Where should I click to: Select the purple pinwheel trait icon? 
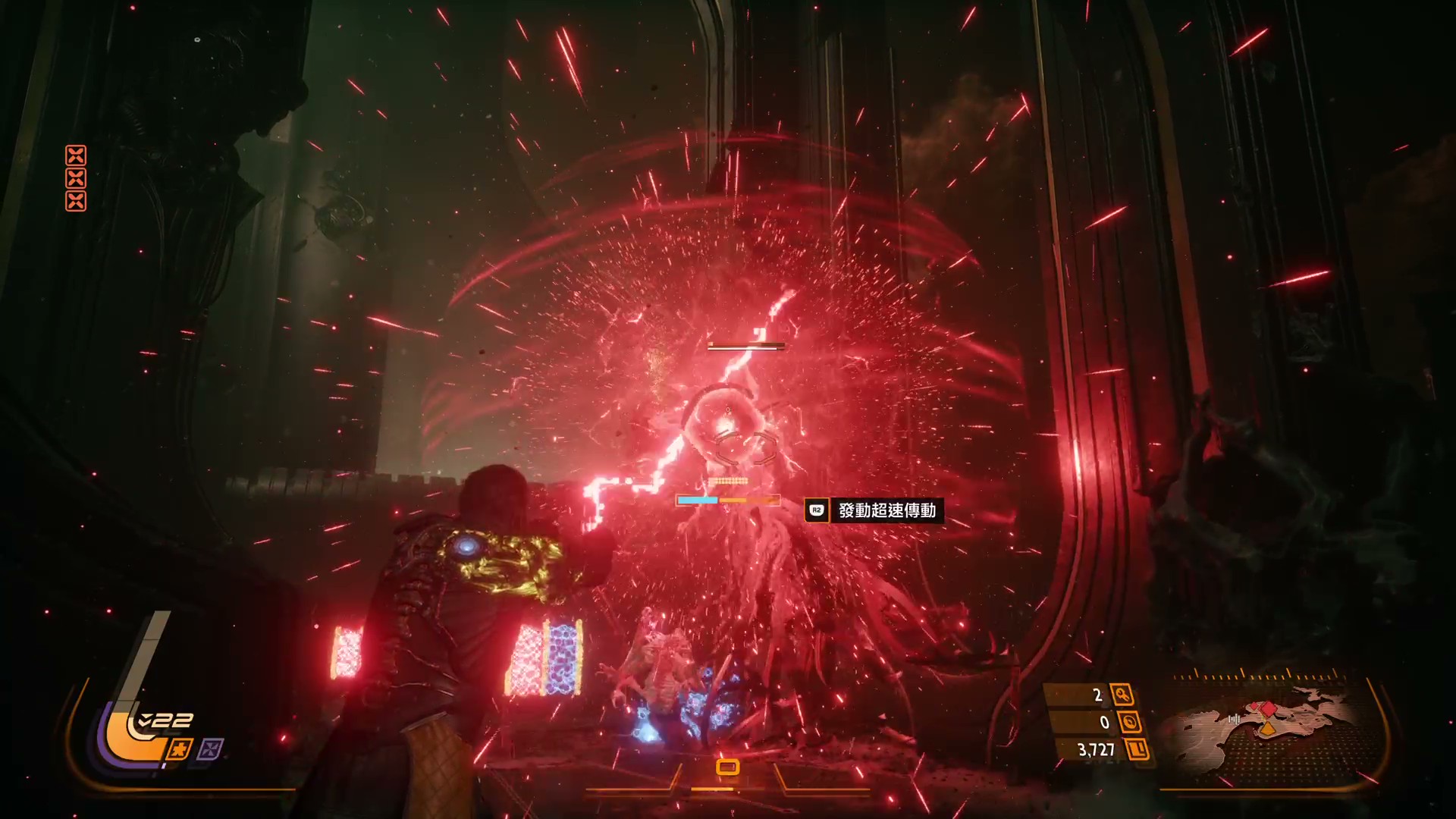(x=210, y=750)
